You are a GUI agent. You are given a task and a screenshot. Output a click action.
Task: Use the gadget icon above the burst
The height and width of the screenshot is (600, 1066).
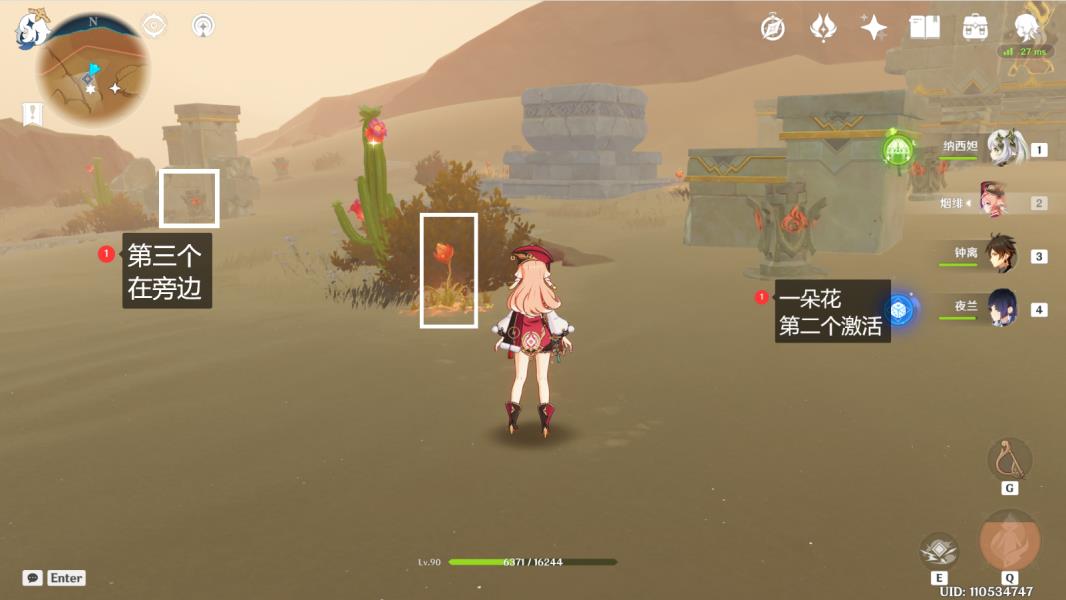tap(1009, 459)
